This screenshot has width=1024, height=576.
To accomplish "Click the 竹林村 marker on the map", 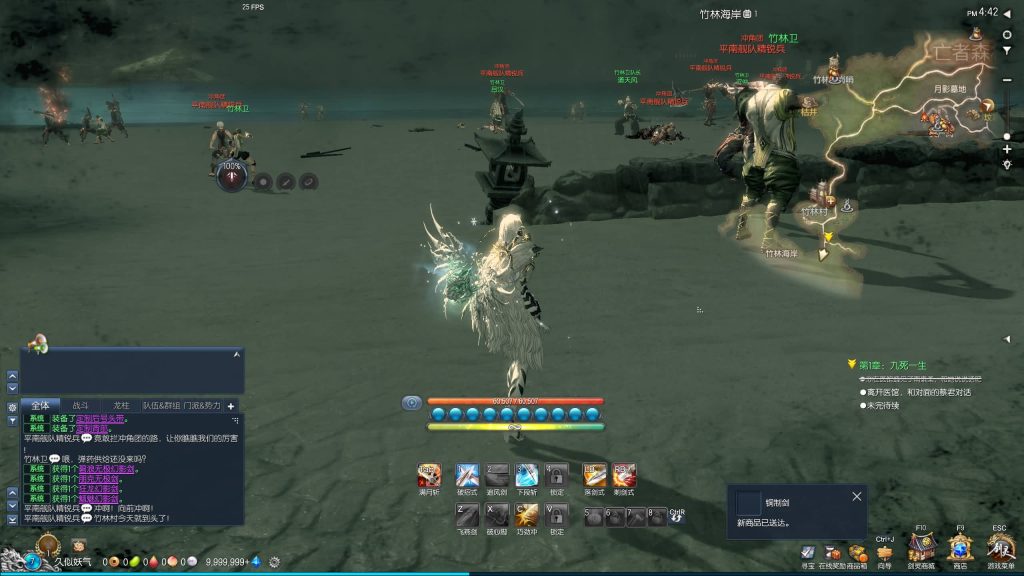I will tap(813, 211).
